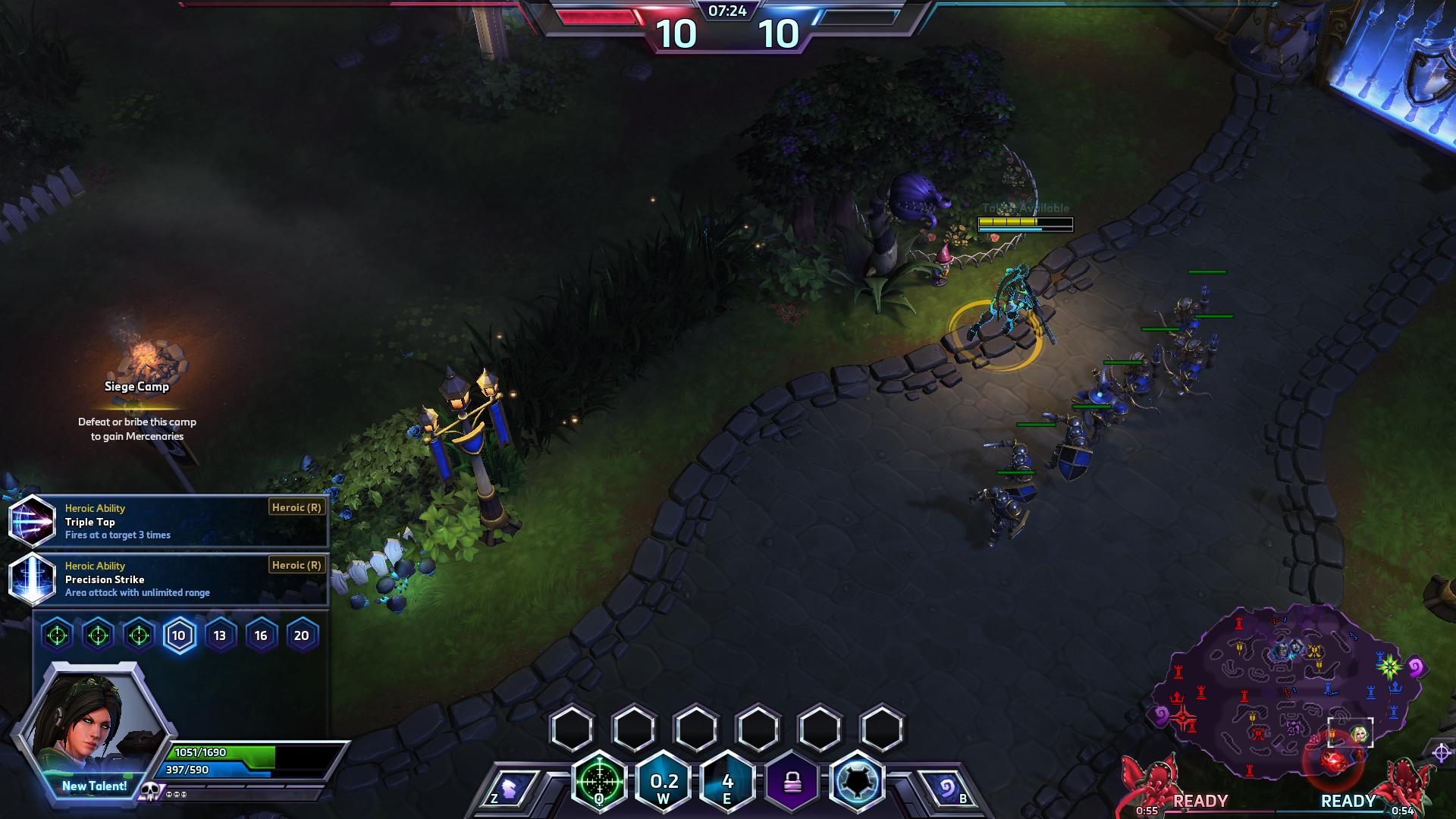
Task: View the level 20 talent tier
Action: (302, 635)
